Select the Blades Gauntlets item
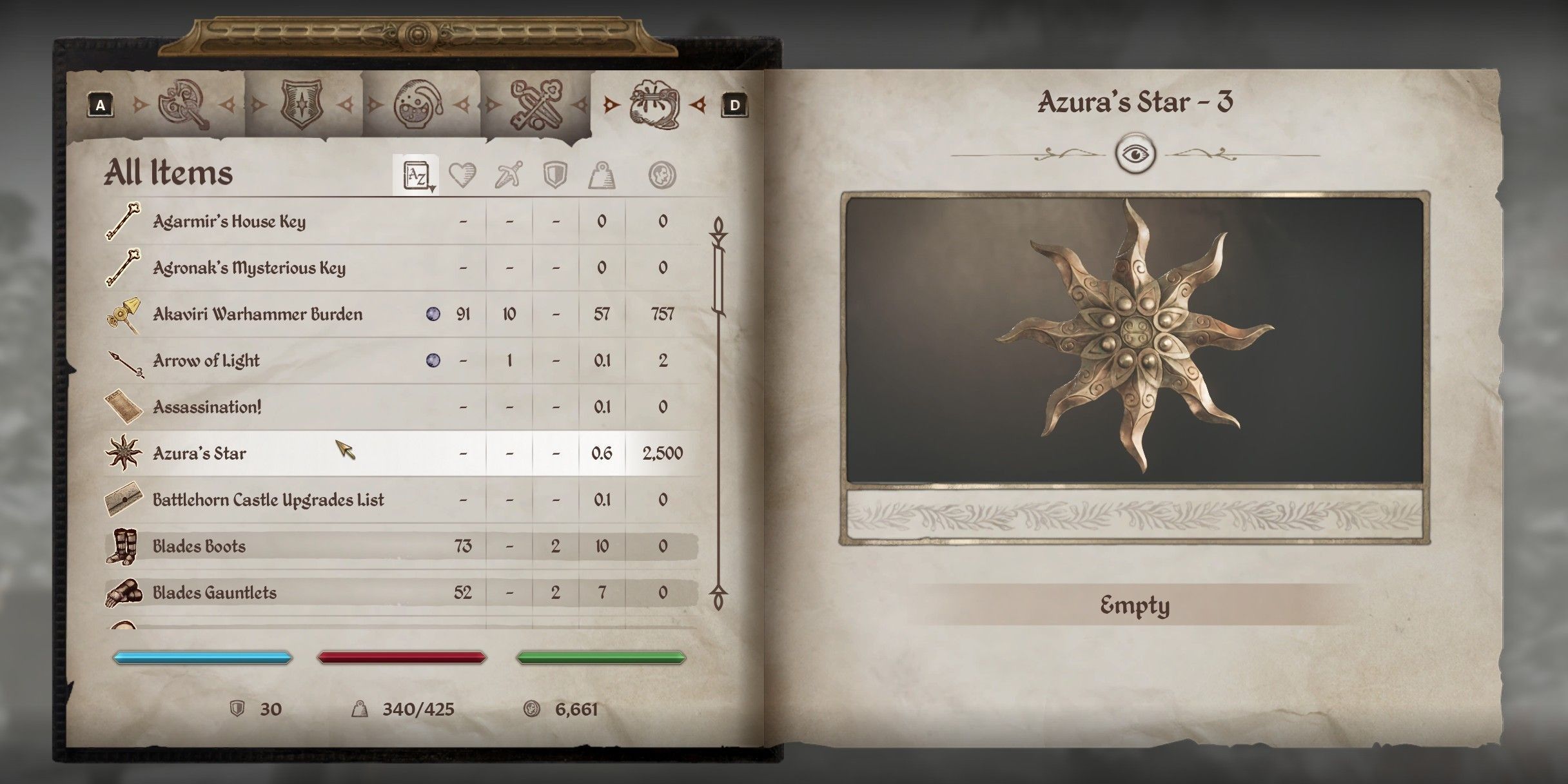The image size is (1568, 784). tap(214, 593)
